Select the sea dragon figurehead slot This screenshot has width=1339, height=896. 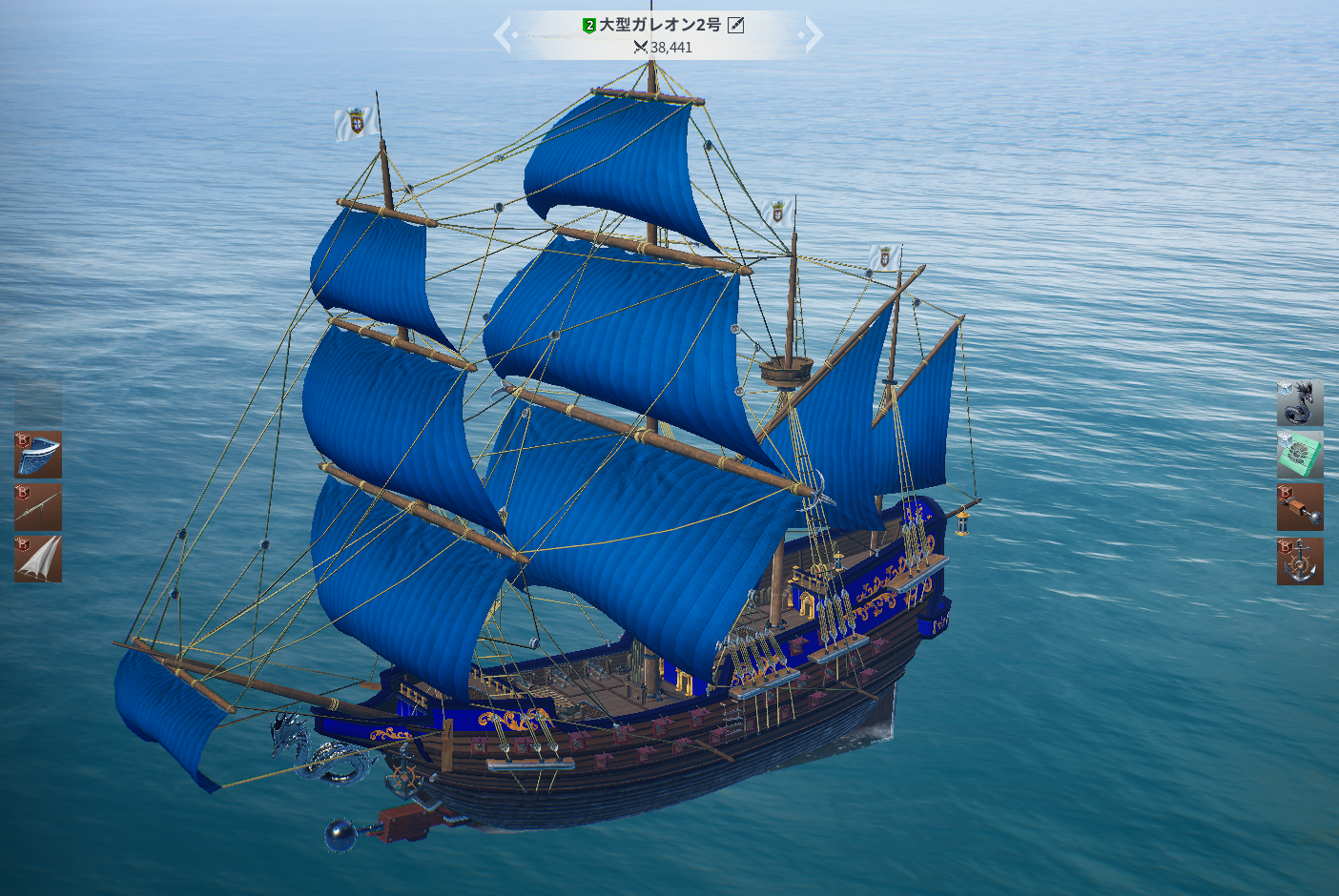pyautogui.click(x=1300, y=402)
